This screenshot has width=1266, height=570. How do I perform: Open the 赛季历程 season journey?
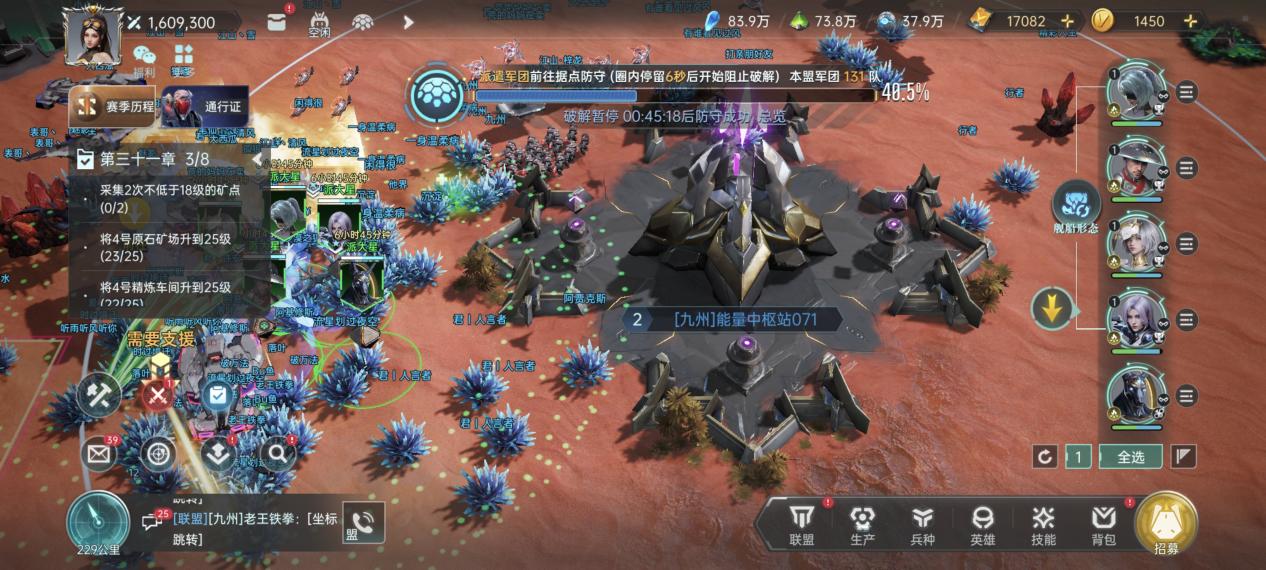click(112, 107)
